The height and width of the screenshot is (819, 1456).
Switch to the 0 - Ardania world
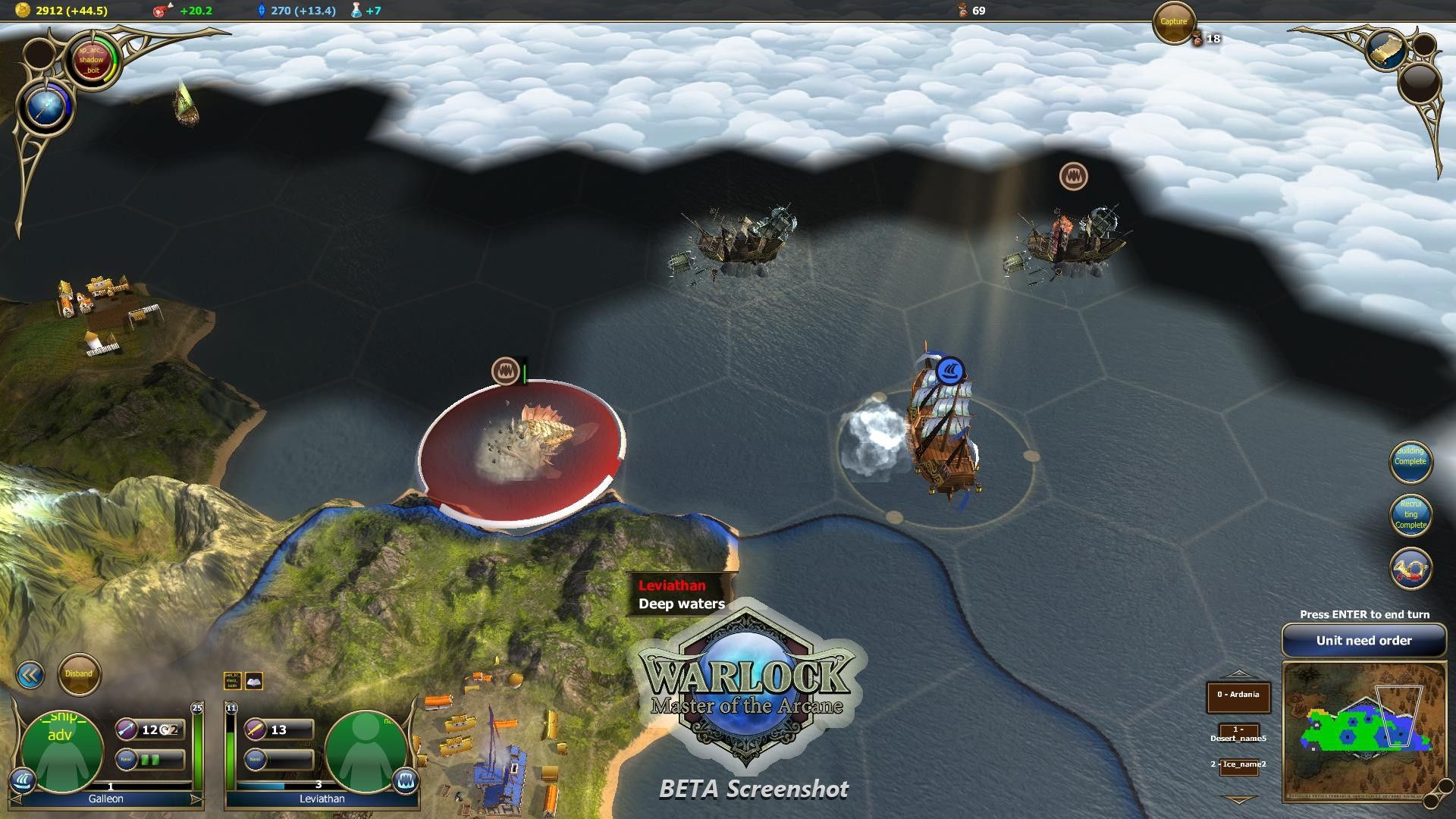coord(1238,695)
